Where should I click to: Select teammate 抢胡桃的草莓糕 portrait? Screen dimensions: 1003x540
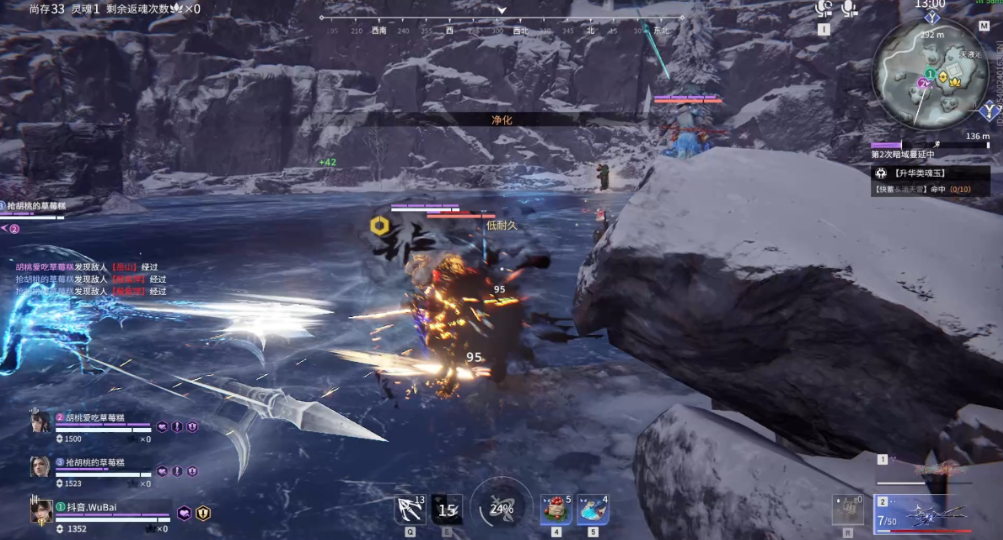(x=40, y=467)
